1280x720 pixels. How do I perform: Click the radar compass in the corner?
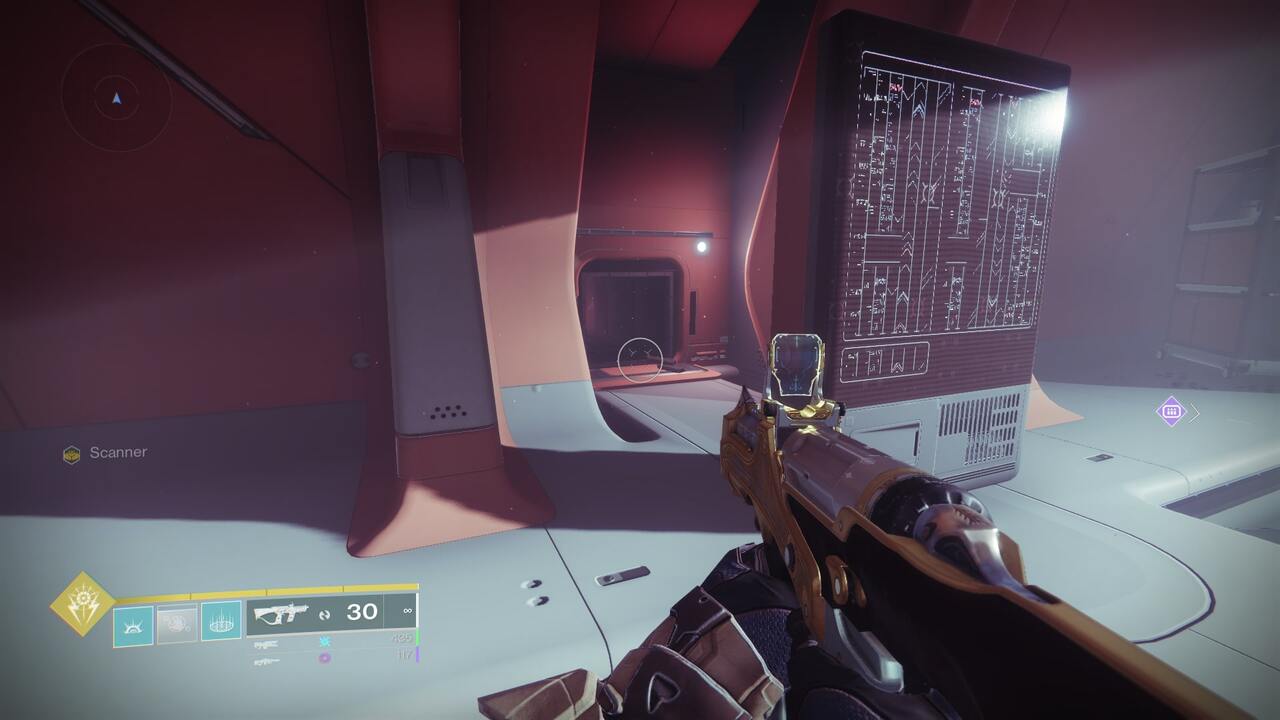(115, 97)
